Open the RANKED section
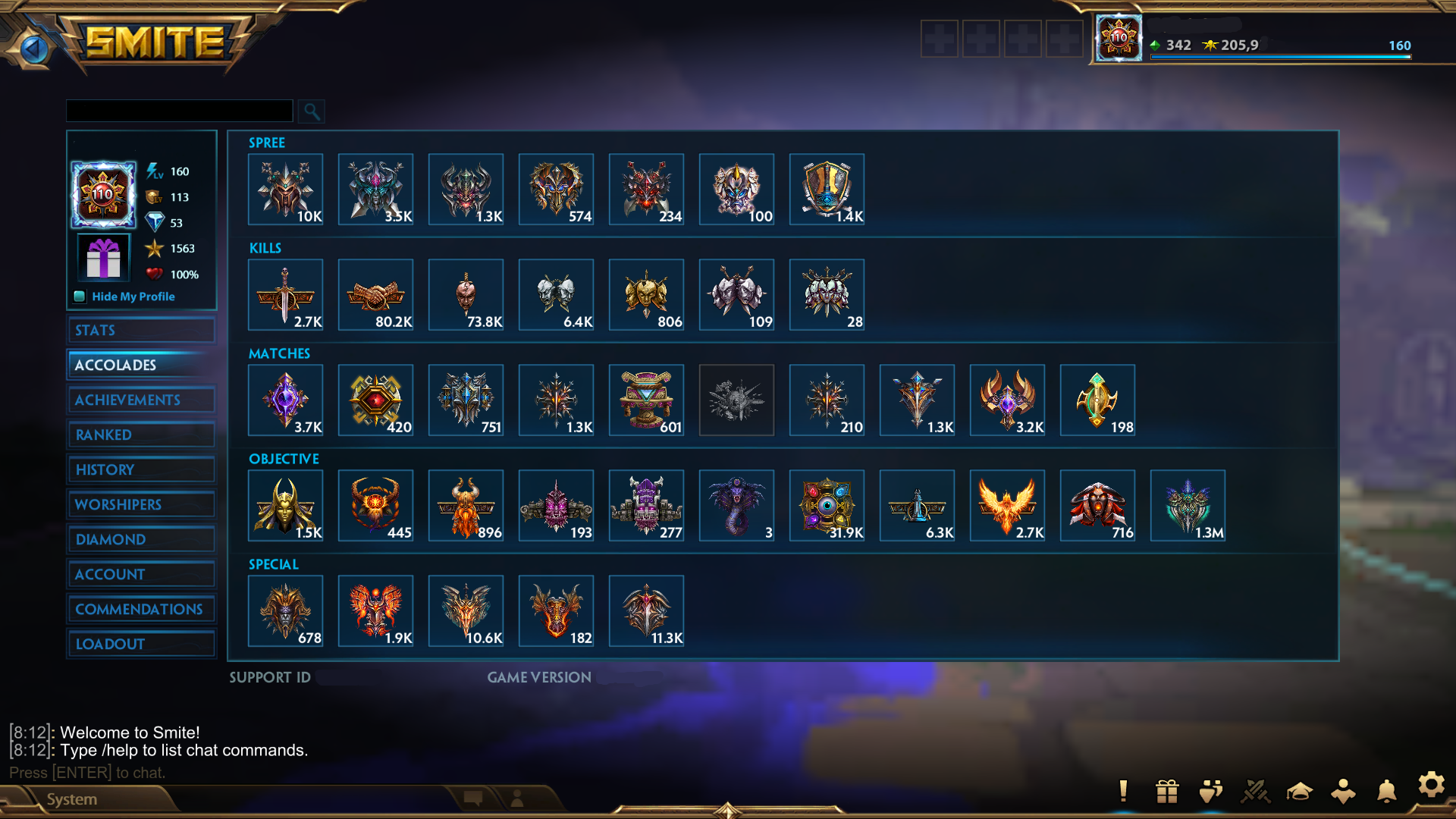 [x=141, y=435]
